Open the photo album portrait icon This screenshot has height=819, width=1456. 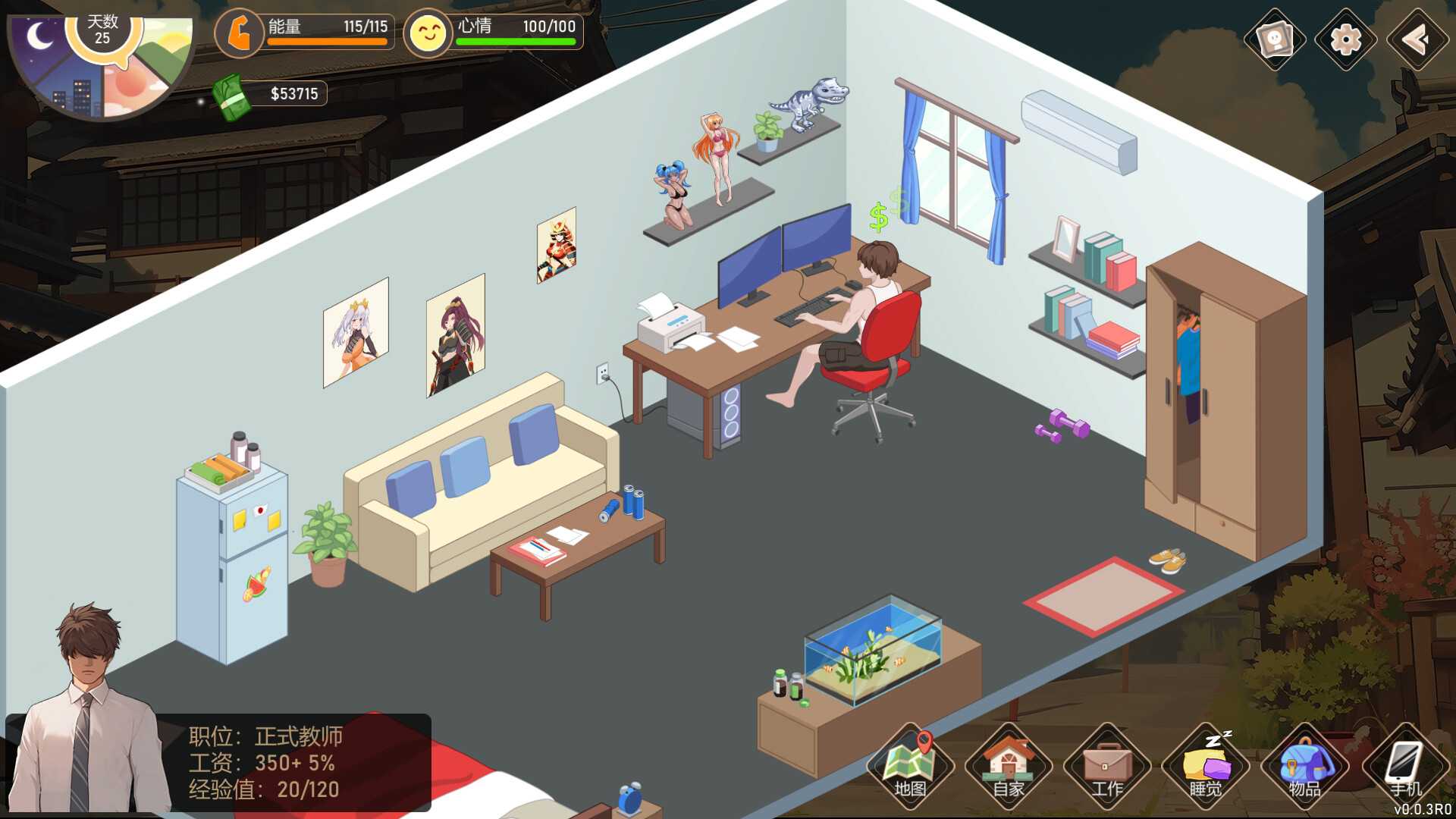point(1275,39)
